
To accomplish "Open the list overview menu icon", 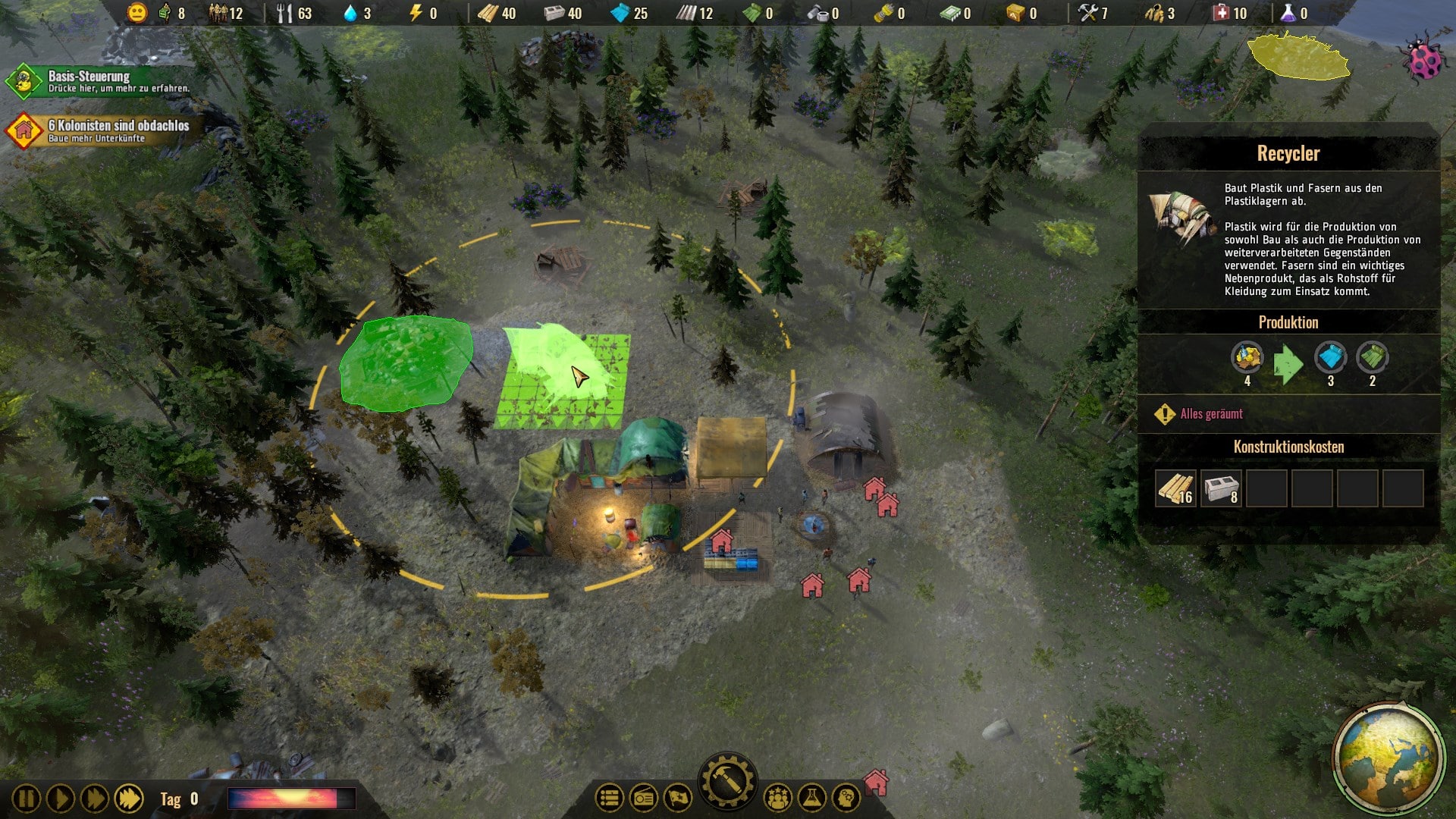I will pyautogui.click(x=609, y=798).
